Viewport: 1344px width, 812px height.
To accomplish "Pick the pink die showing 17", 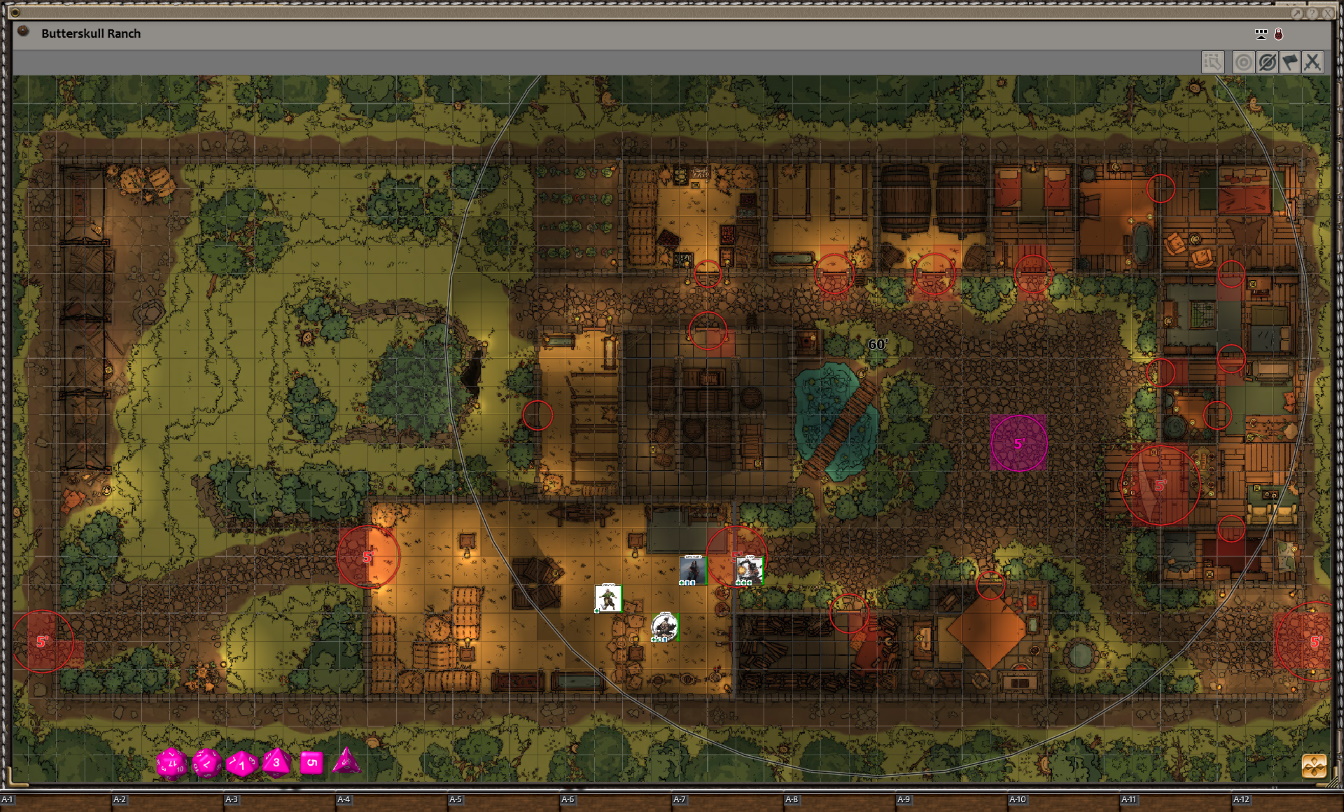I will pos(171,764).
